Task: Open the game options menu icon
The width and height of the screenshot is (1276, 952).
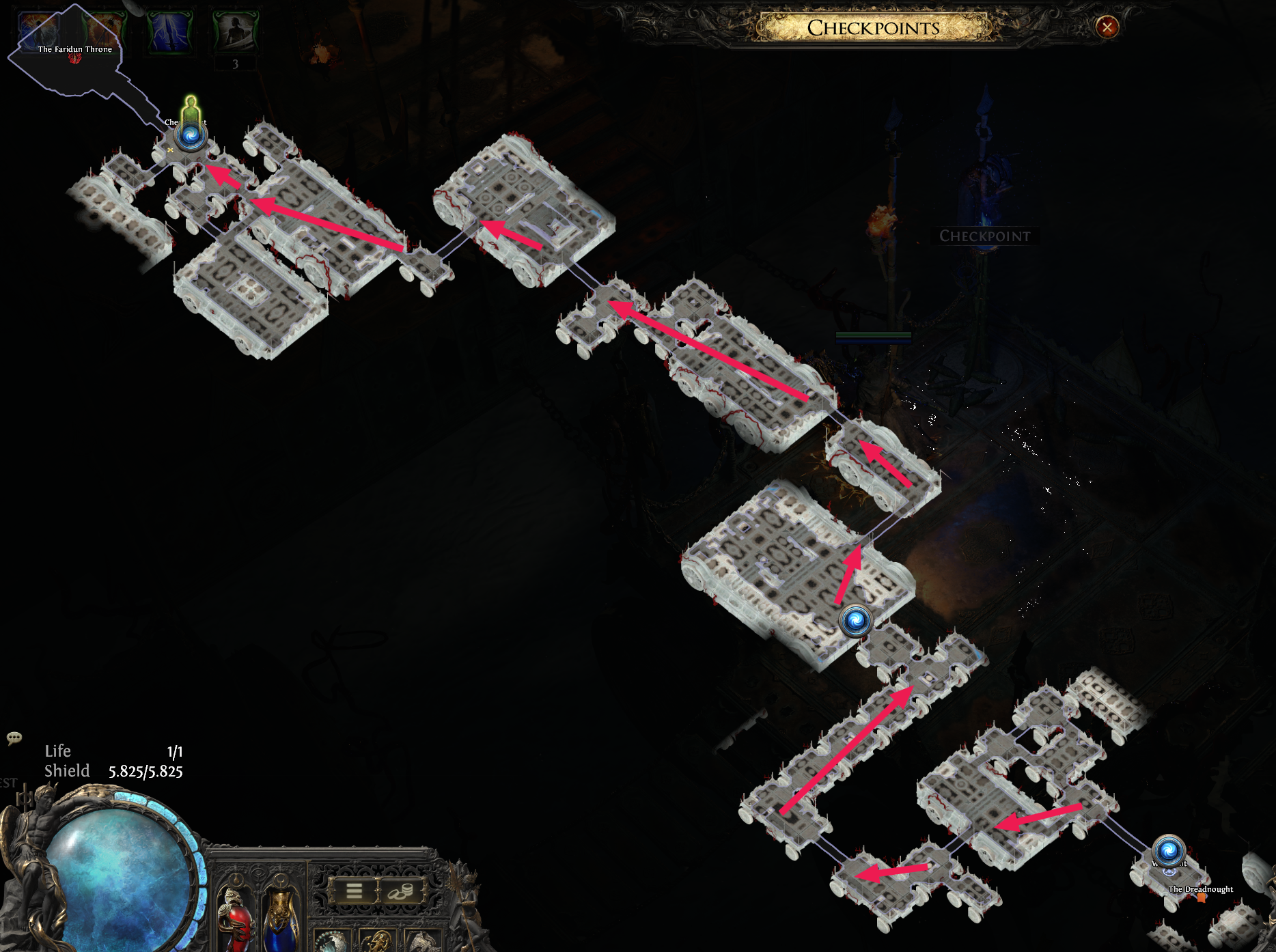Action: 354,891
